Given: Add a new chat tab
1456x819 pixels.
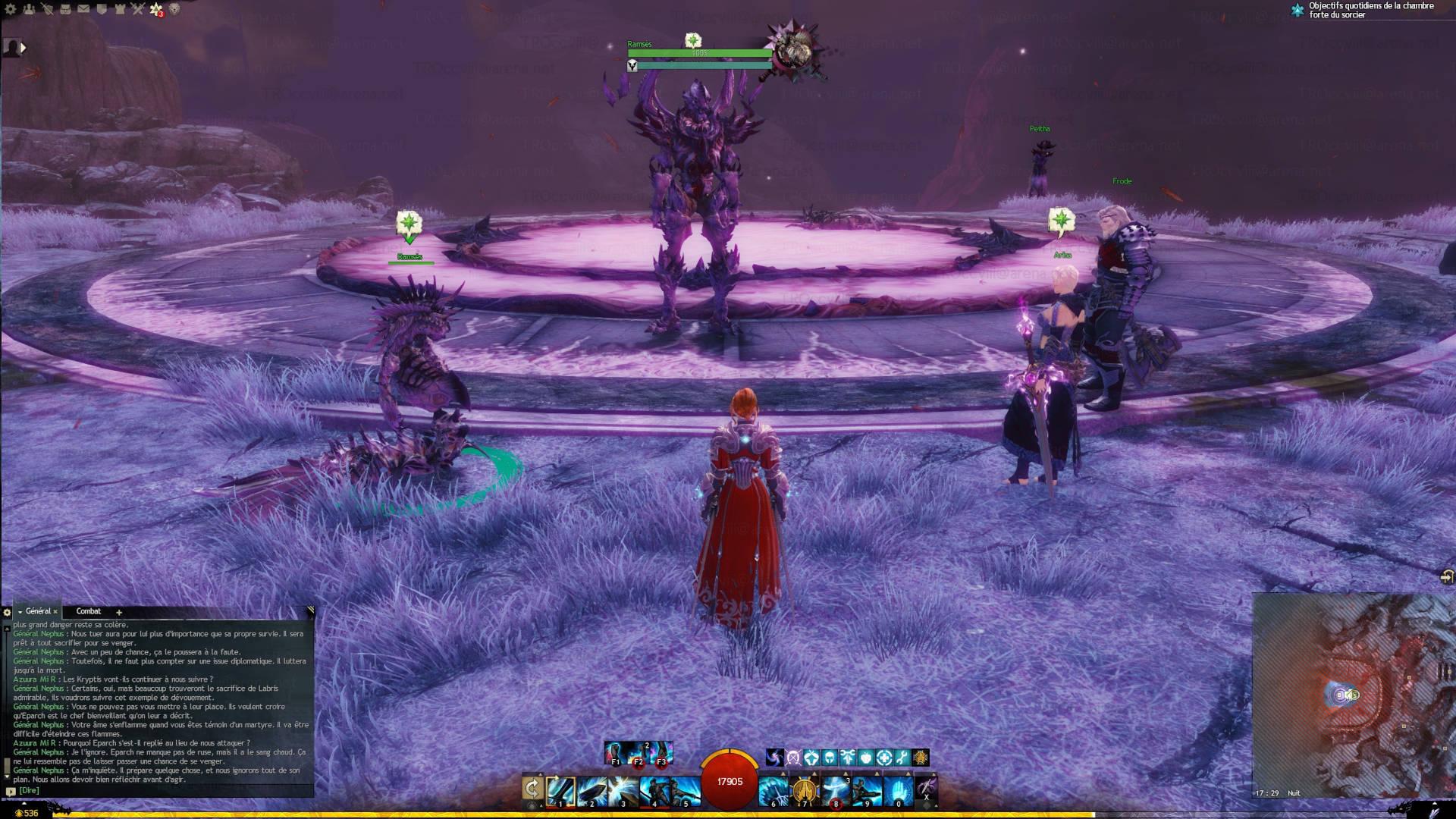Looking at the screenshot, I should pos(118,612).
